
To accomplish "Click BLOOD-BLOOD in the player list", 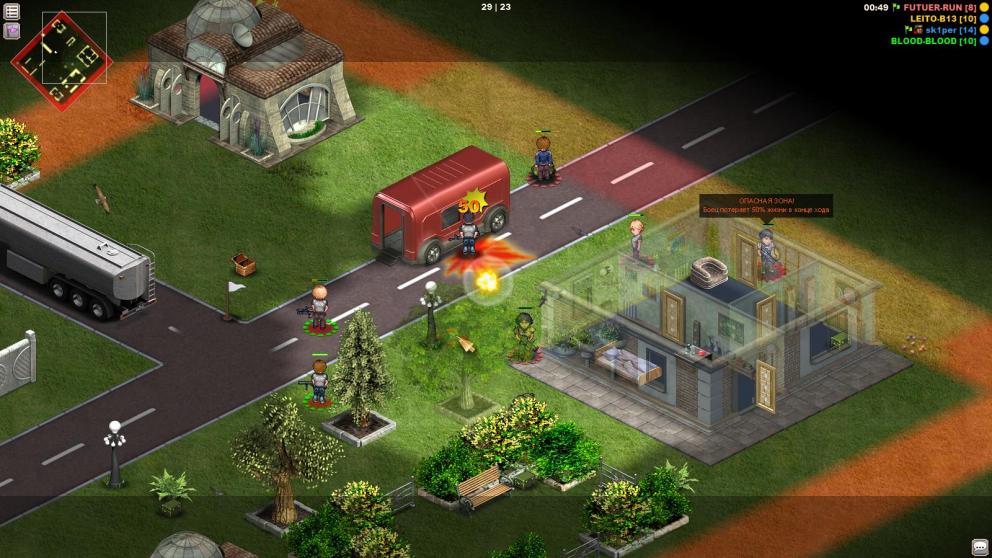I will click(933, 41).
